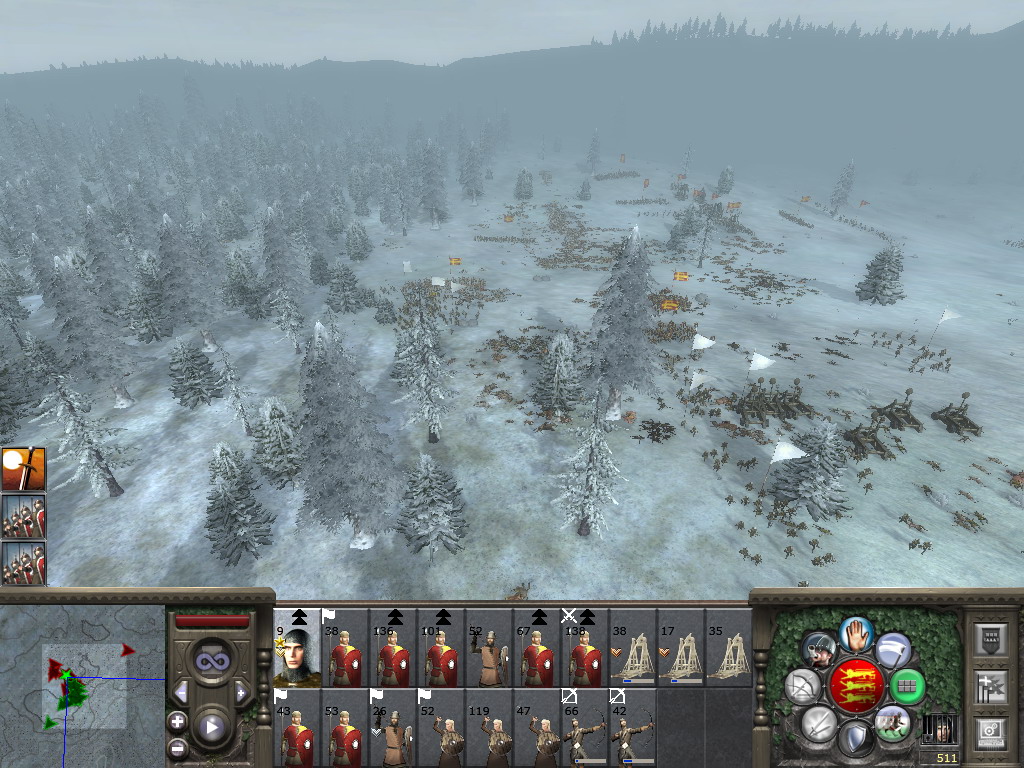The image size is (1024, 768).
Task: Select the shield defensive stance button
Action: tap(856, 738)
